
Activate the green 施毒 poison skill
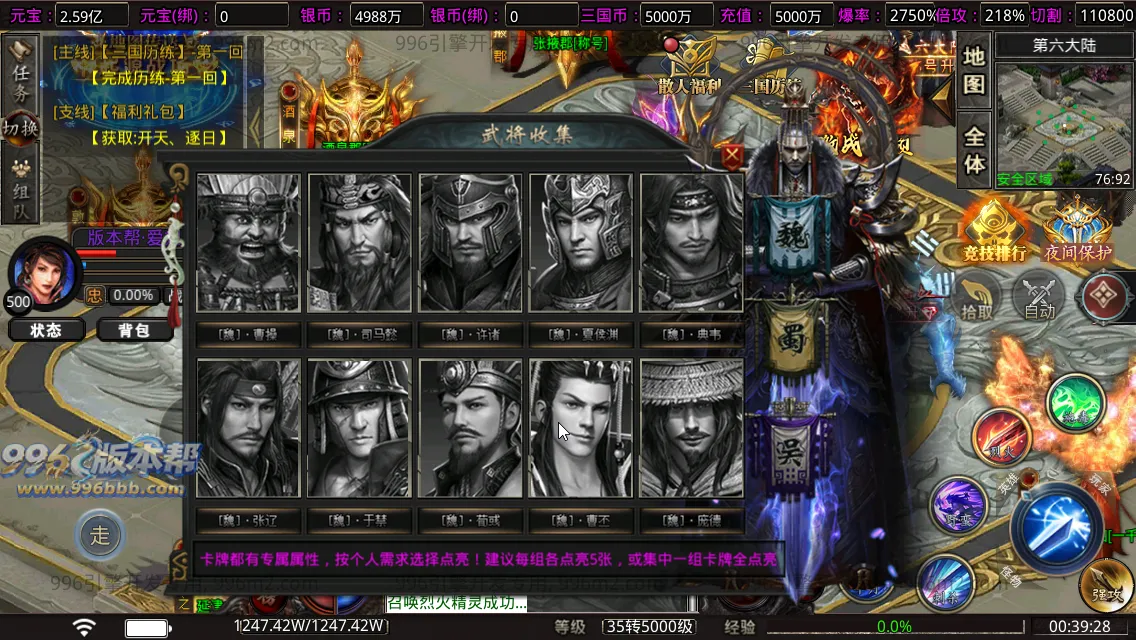pos(1075,405)
